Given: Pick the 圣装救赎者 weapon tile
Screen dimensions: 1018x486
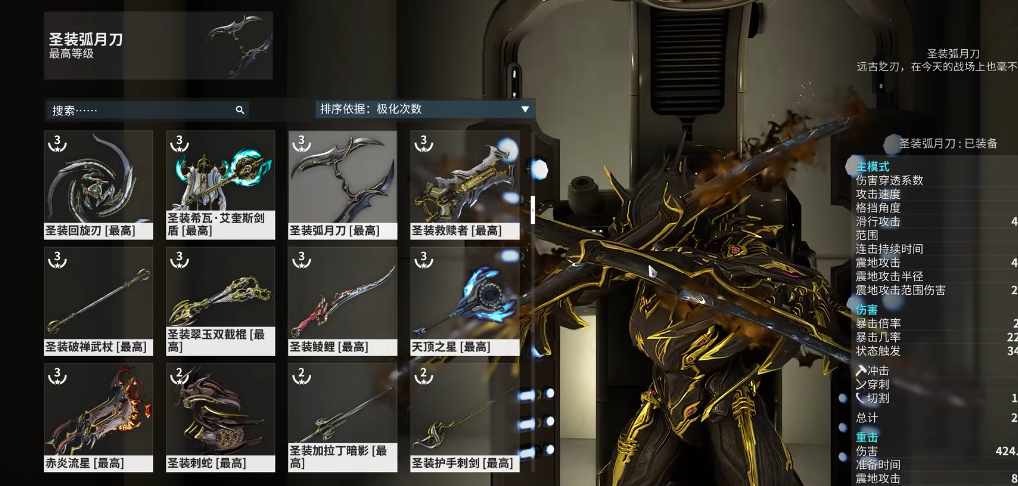Looking at the screenshot, I should pos(464,182).
